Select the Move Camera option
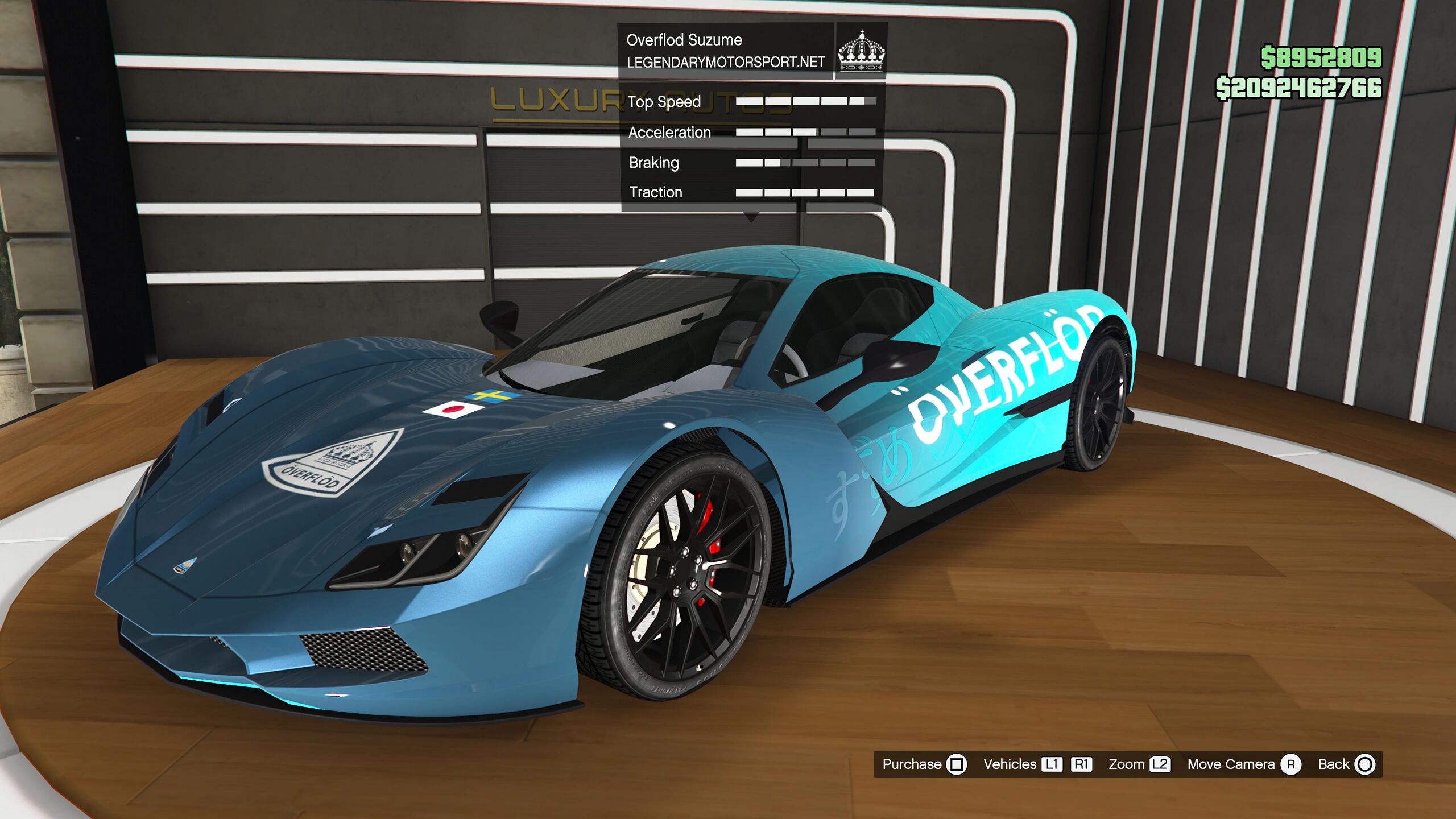1456x819 pixels. coord(1243,764)
